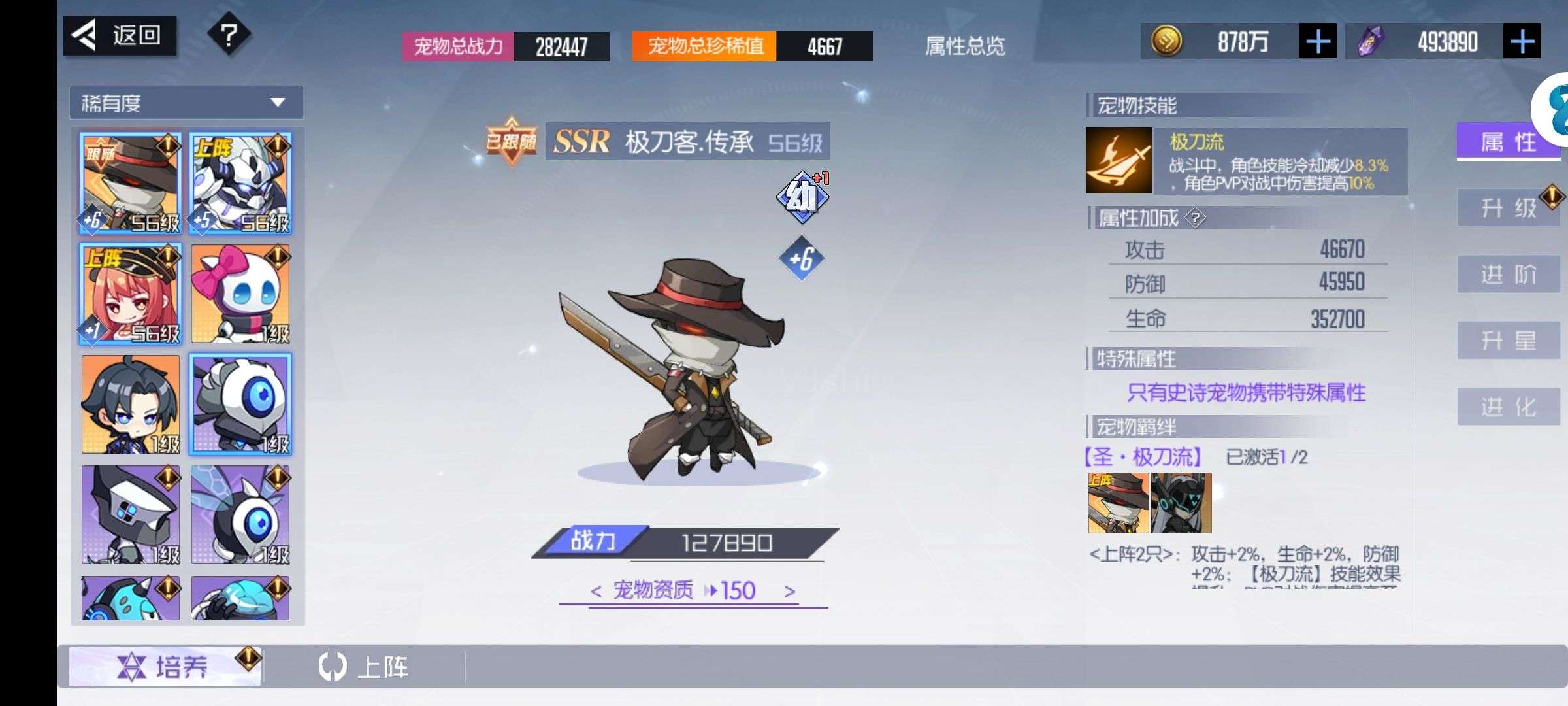Open the 升星 star-up tab
Screen dimensions: 1568x706
(x=1508, y=341)
